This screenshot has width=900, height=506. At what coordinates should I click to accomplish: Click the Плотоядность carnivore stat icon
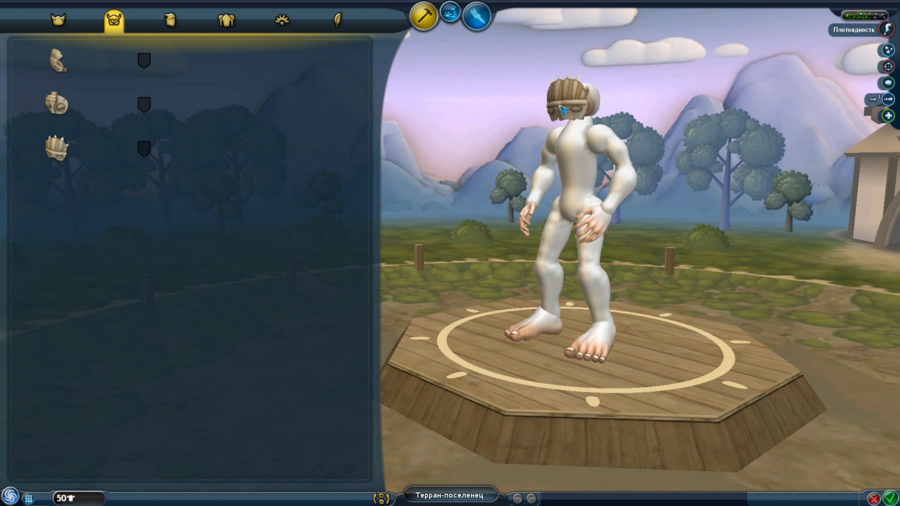887,30
